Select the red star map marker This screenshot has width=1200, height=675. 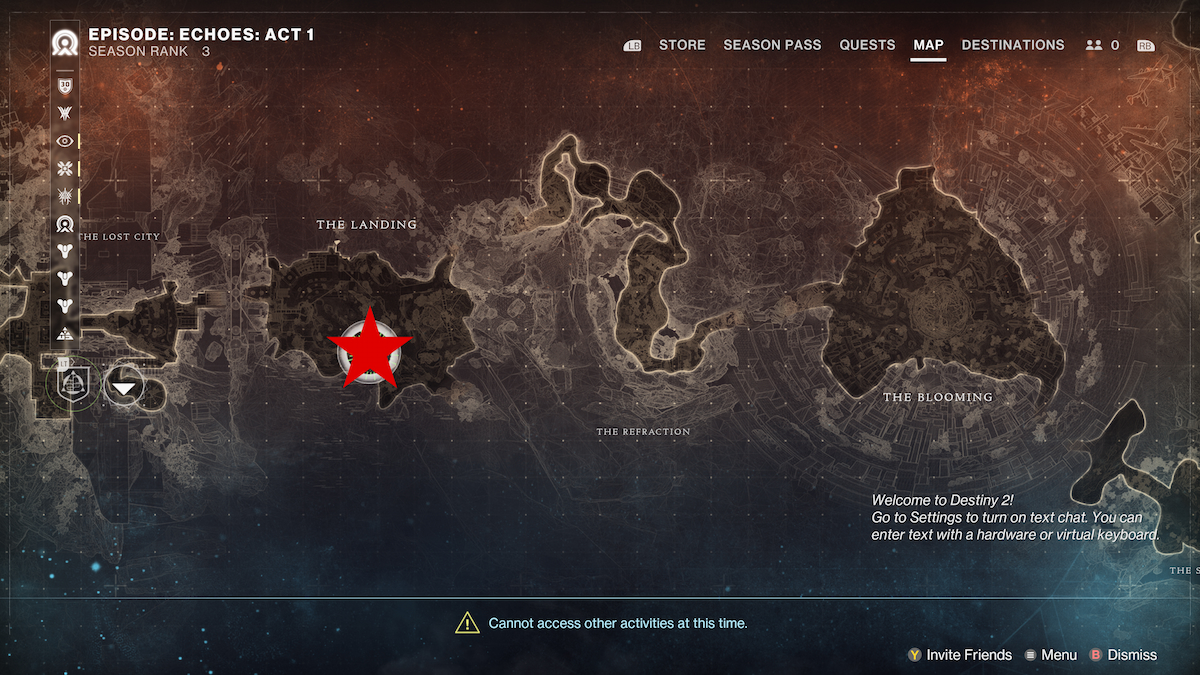click(x=370, y=346)
